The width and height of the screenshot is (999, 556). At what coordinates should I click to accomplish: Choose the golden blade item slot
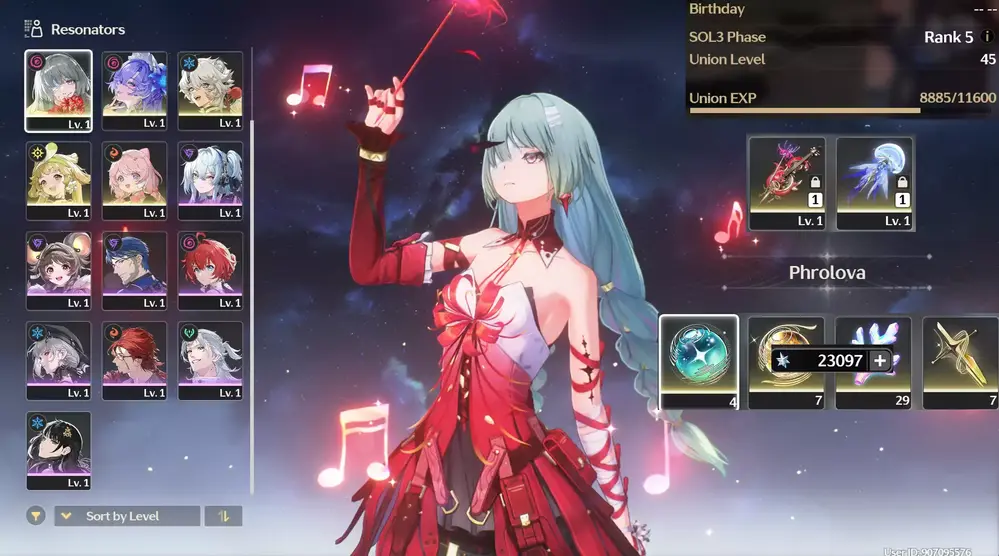coord(959,361)
